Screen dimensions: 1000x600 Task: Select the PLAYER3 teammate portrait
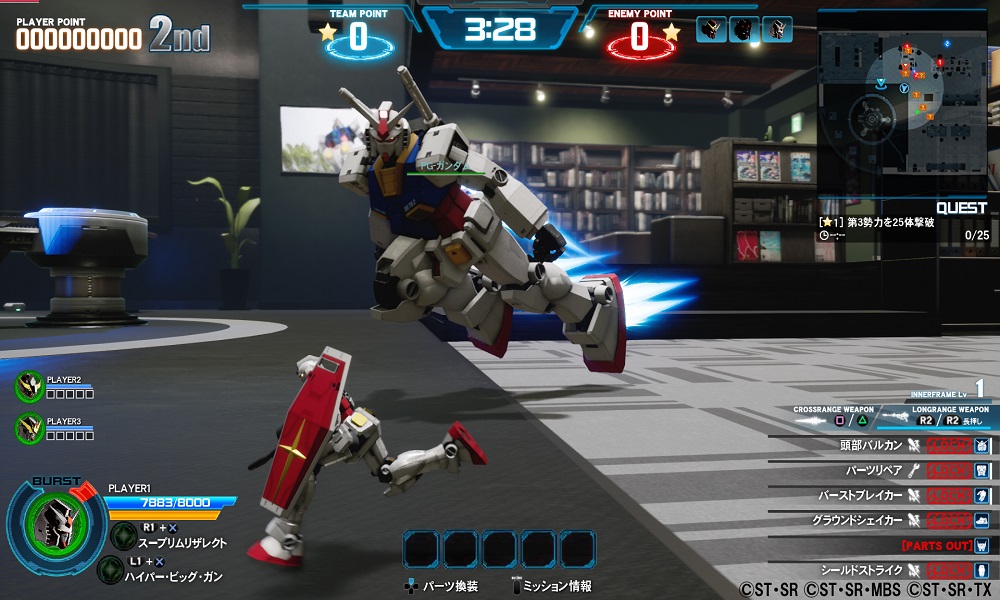pyautogui.click(x=29, y=427)
